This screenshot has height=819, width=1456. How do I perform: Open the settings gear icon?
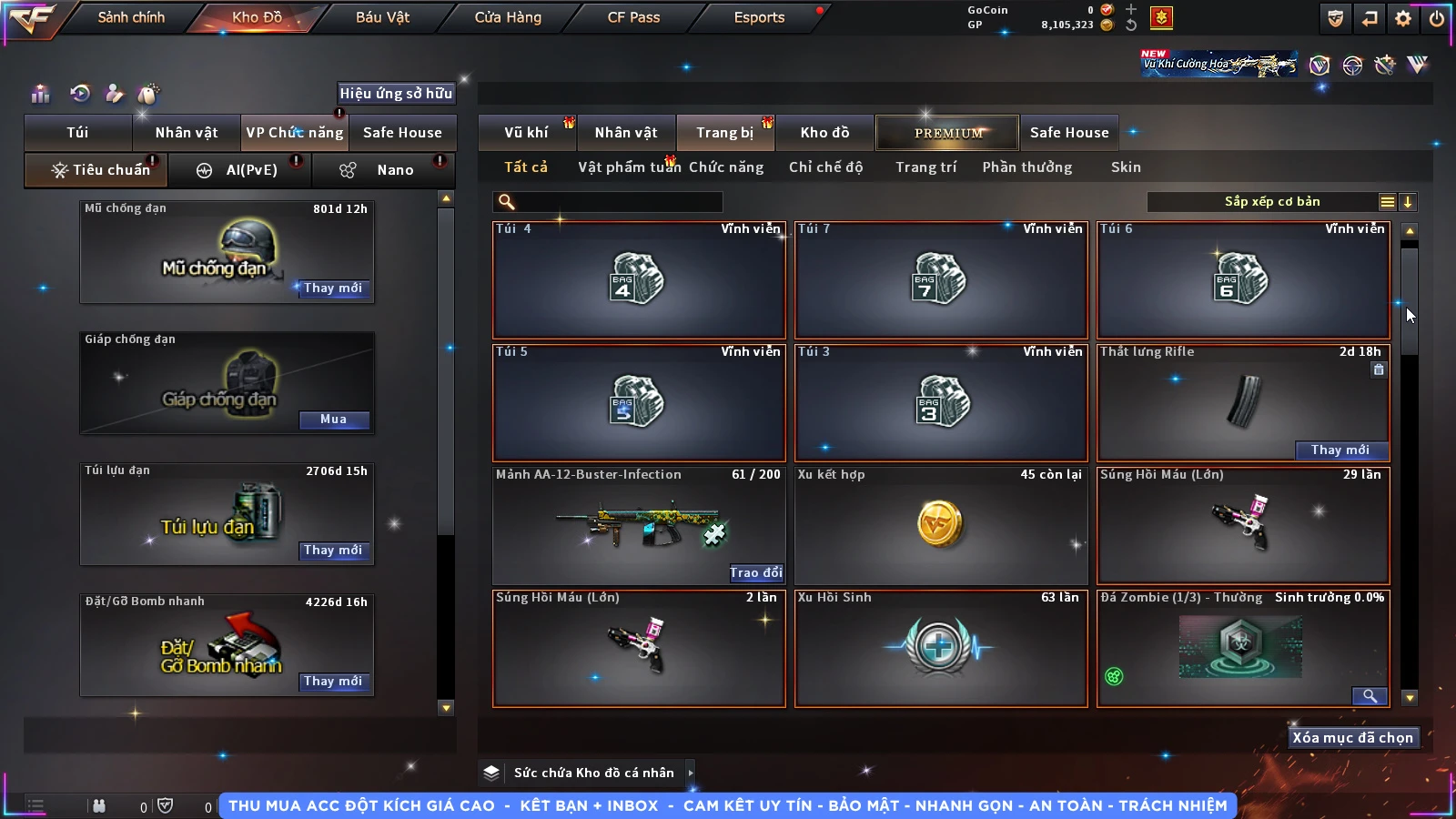coord(1403,18)
